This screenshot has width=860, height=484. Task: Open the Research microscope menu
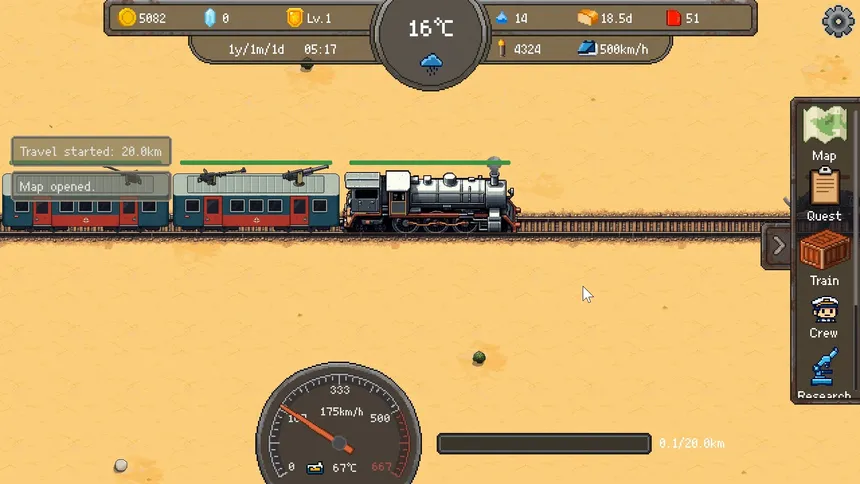pos(824,370)
